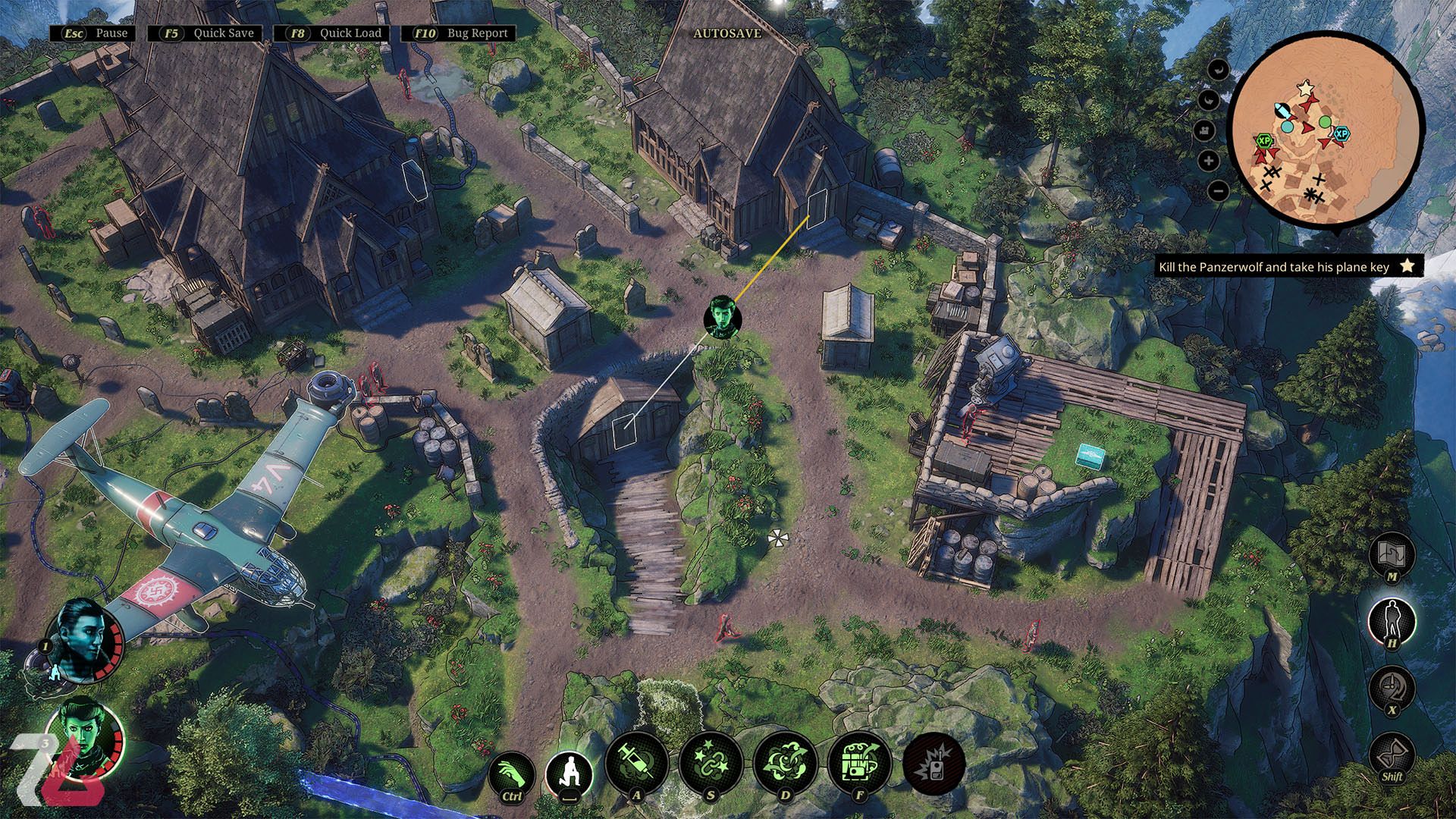The height and width of the screenshot is (819, 1456).
Task: Toggle the camera icon beside the minimap
Action: [x=1205, y=130]
